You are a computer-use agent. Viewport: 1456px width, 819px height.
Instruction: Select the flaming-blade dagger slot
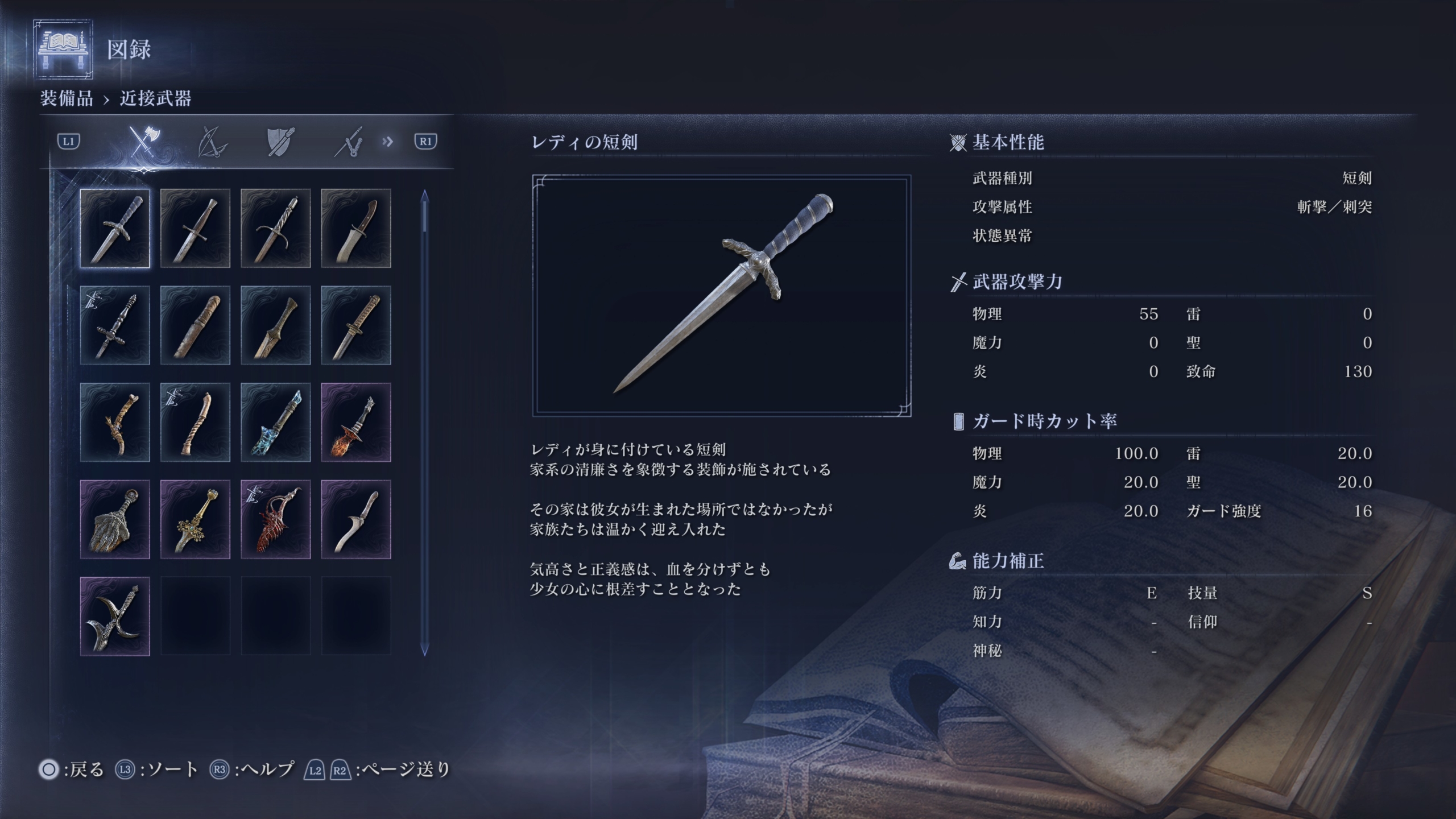pos(356,423)
